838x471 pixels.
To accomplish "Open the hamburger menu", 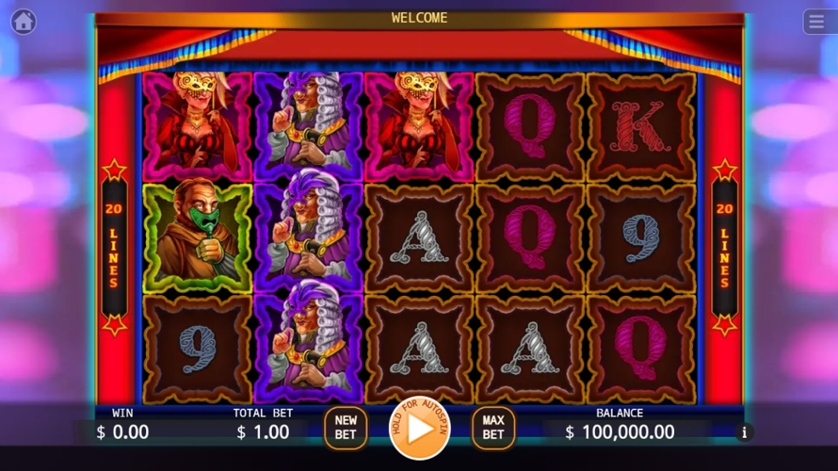I will pos(816,22).
